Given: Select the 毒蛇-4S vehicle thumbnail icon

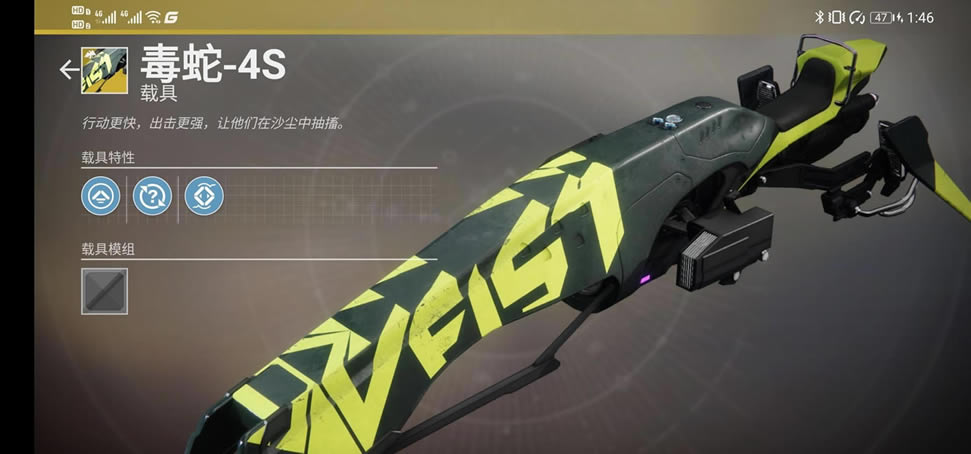Looking at the screenshot, I should [x=104, y=70].
